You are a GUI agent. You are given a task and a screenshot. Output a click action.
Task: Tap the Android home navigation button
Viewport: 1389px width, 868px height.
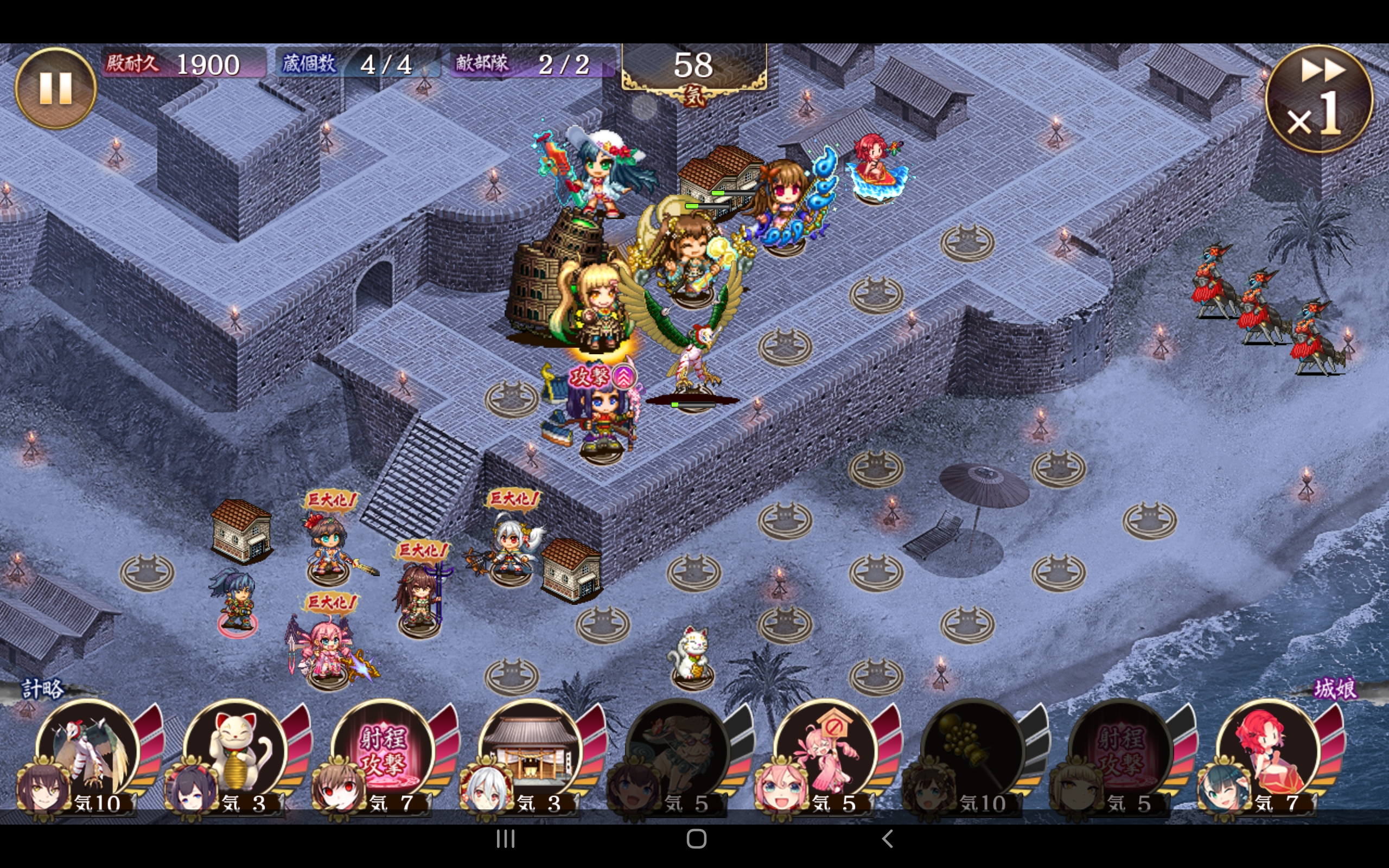696,839
